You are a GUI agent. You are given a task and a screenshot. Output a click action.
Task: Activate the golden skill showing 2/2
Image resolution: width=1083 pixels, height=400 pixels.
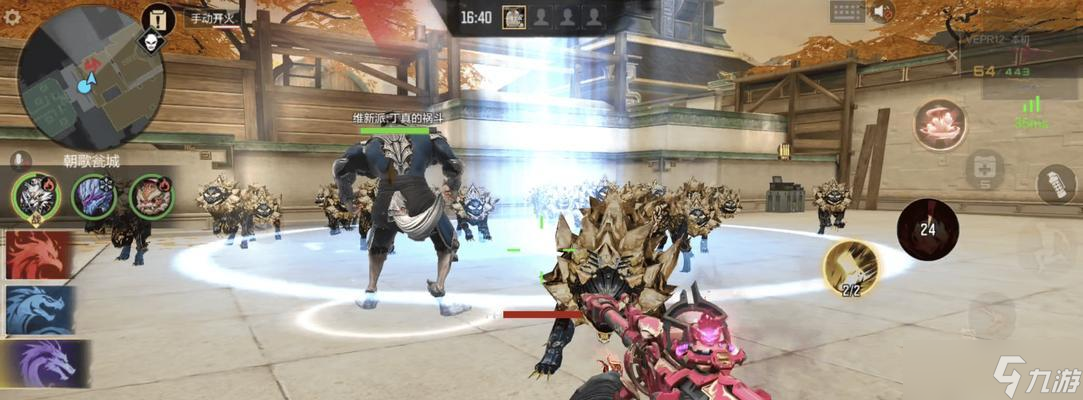tap(851, 268)
